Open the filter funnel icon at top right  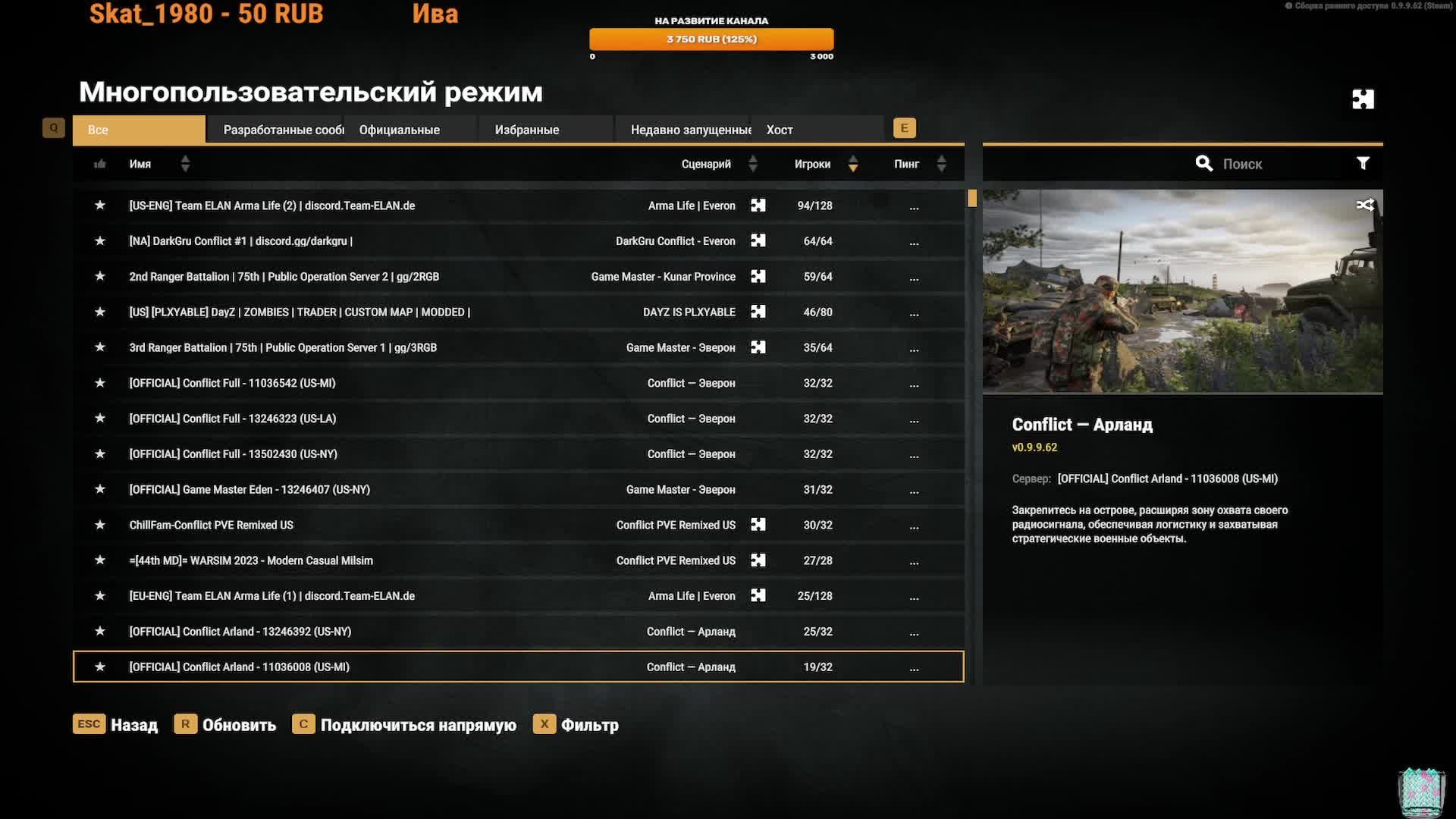1363,163
